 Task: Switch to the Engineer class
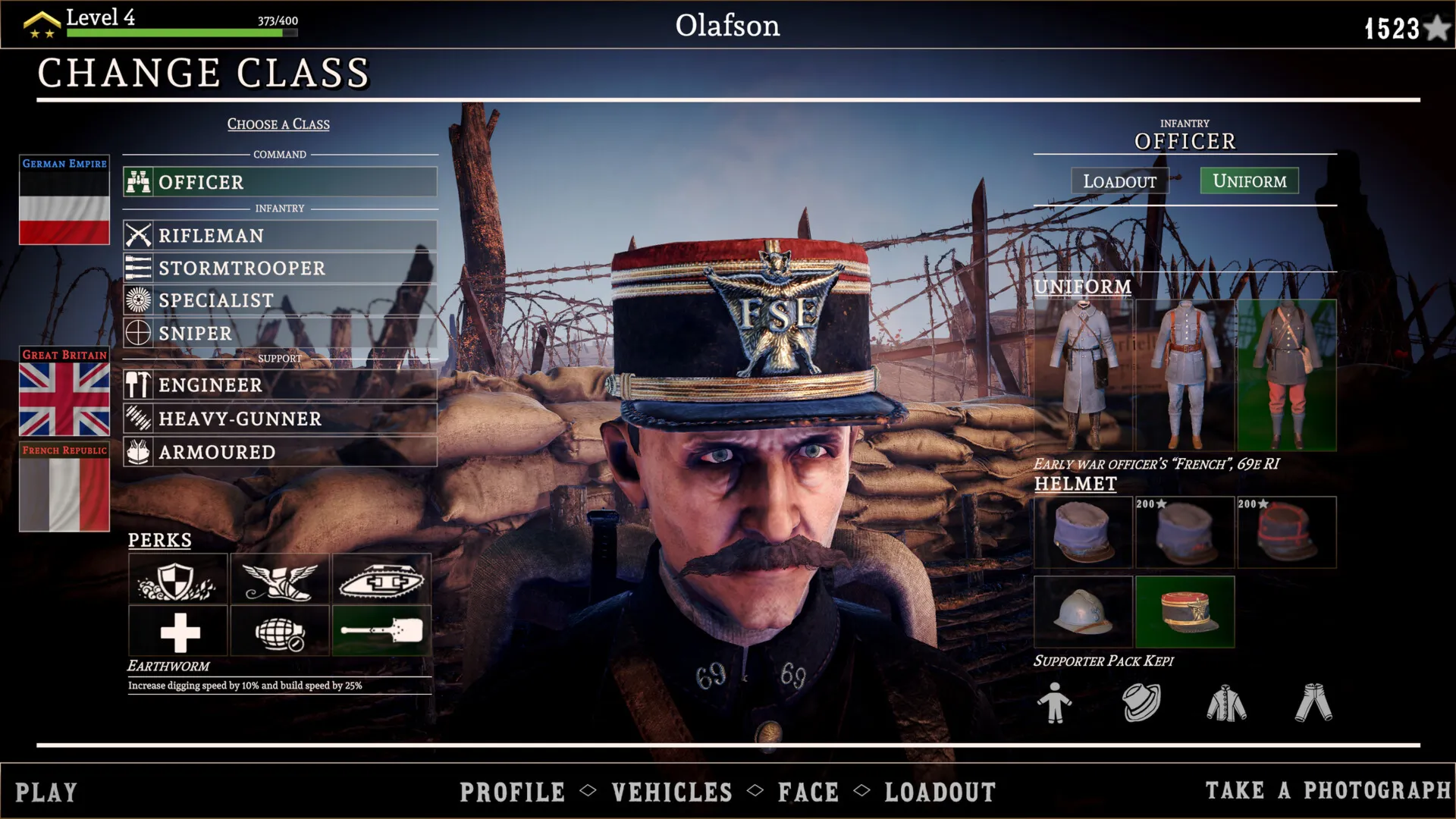280,385
